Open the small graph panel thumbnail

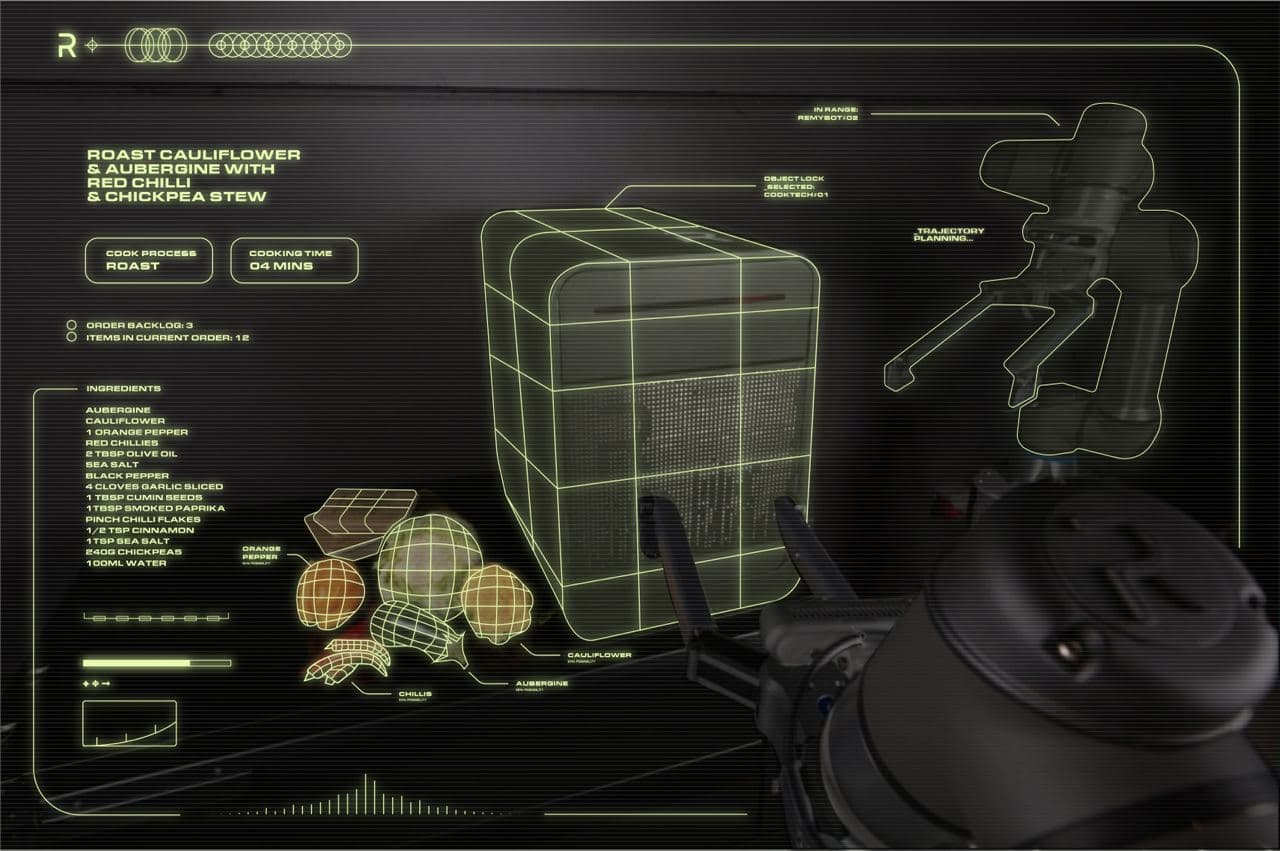pyautogui.click(x=129, y=723)
